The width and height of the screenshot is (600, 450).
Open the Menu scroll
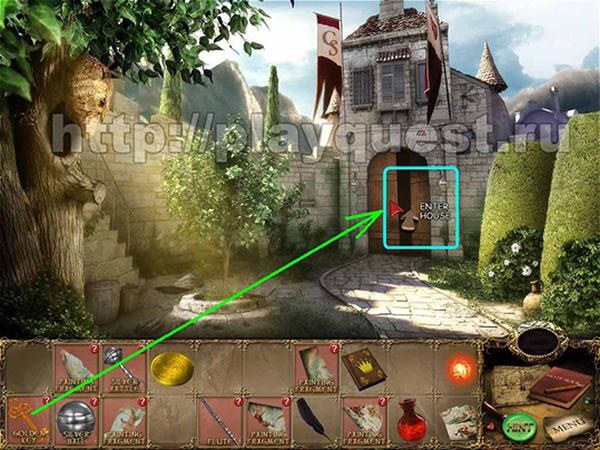point(563,425)
